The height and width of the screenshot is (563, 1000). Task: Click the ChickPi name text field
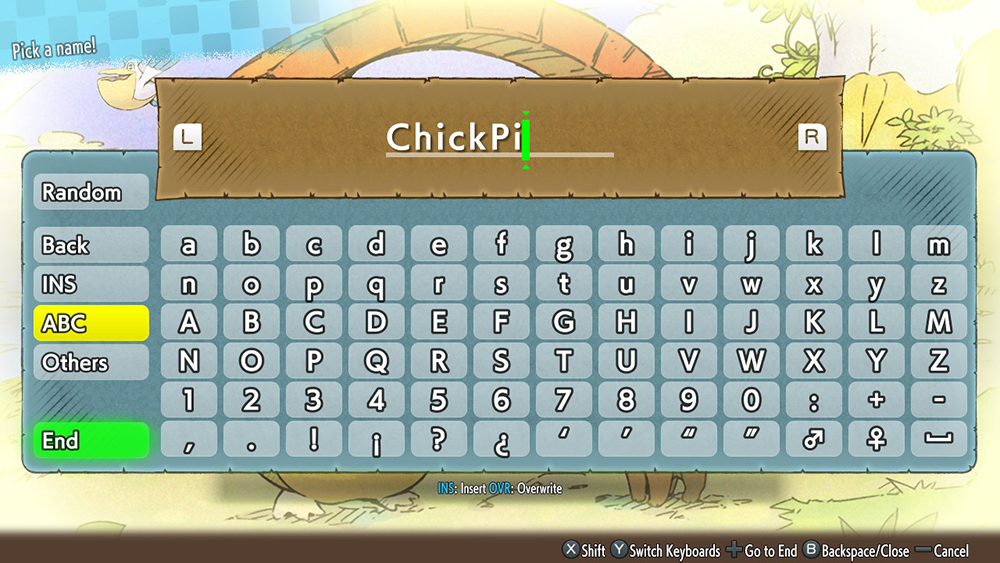click(499, 138)
